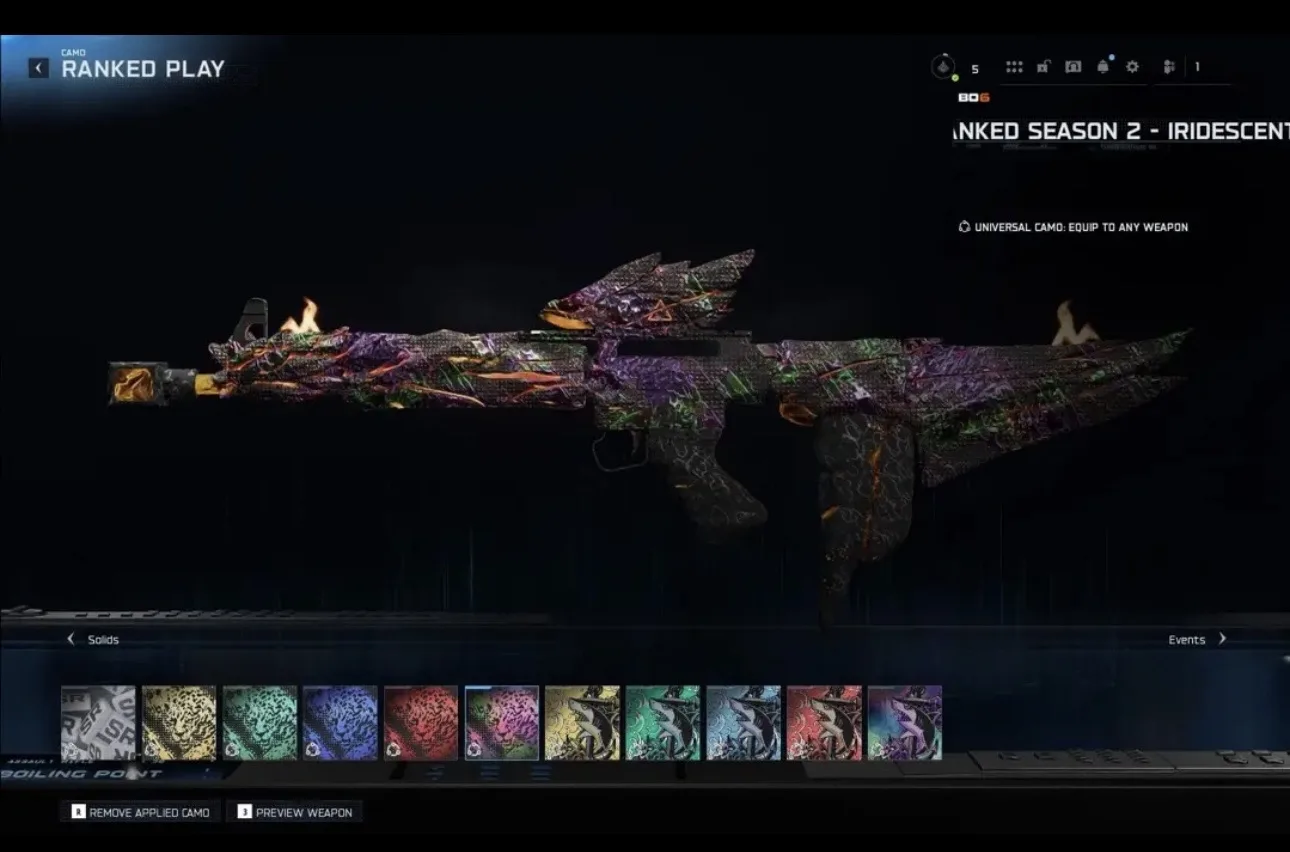Select the green shark camo
1290x852 pixels.
(x=663, y=722)
